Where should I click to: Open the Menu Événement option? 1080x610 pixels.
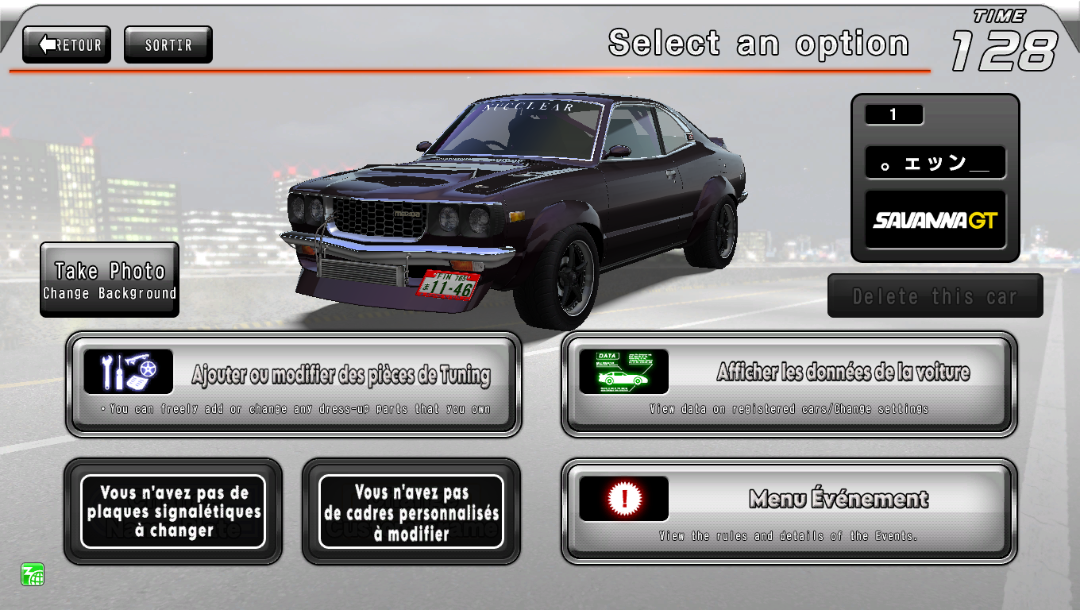click(789, 511)
